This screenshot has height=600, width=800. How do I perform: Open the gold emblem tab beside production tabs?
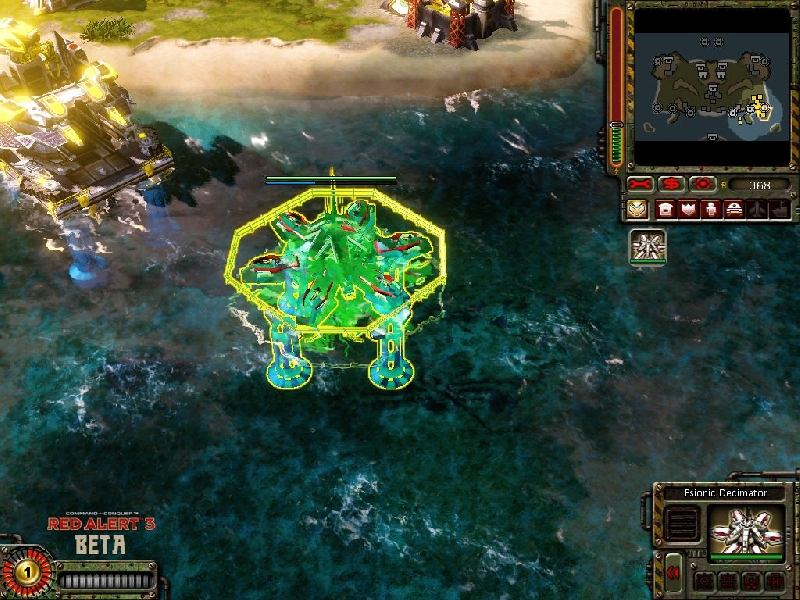click(637, 210)
